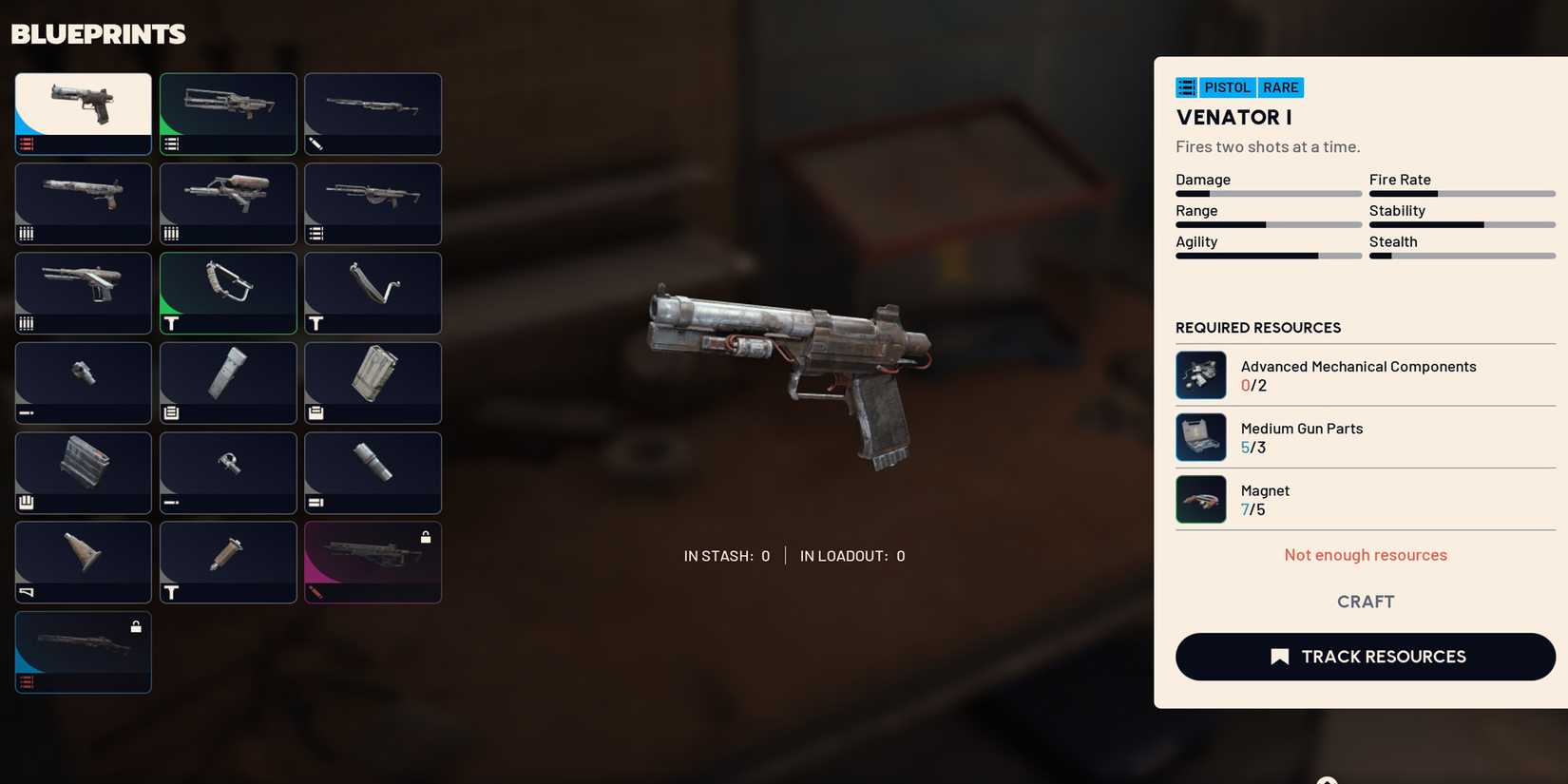Click the bookmark icon inside Track Resources button
This screenshot has height=784, width=1568.
1280,656
